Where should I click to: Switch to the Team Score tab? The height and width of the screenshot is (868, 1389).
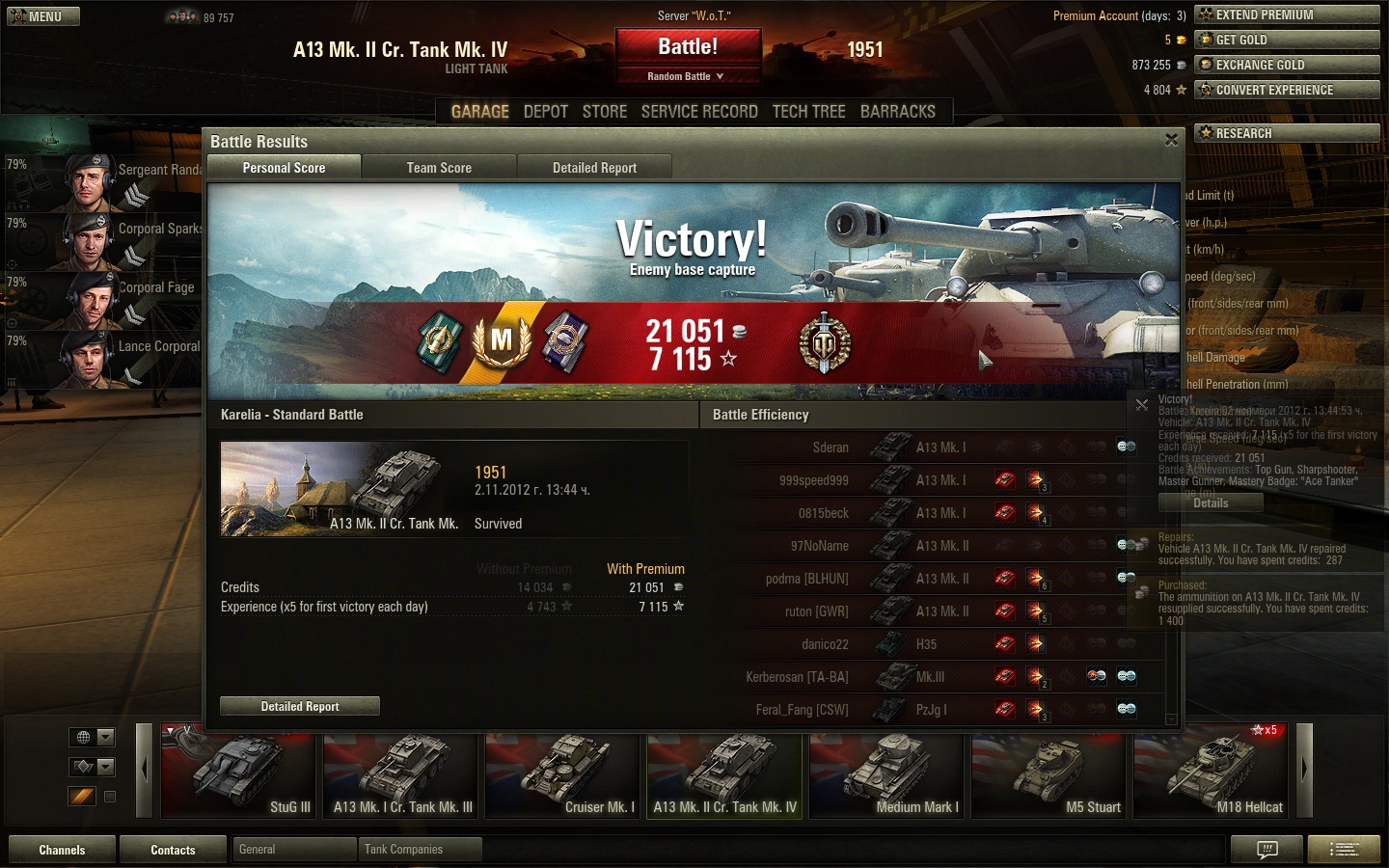pyautogui.click(x=439, y=168)
